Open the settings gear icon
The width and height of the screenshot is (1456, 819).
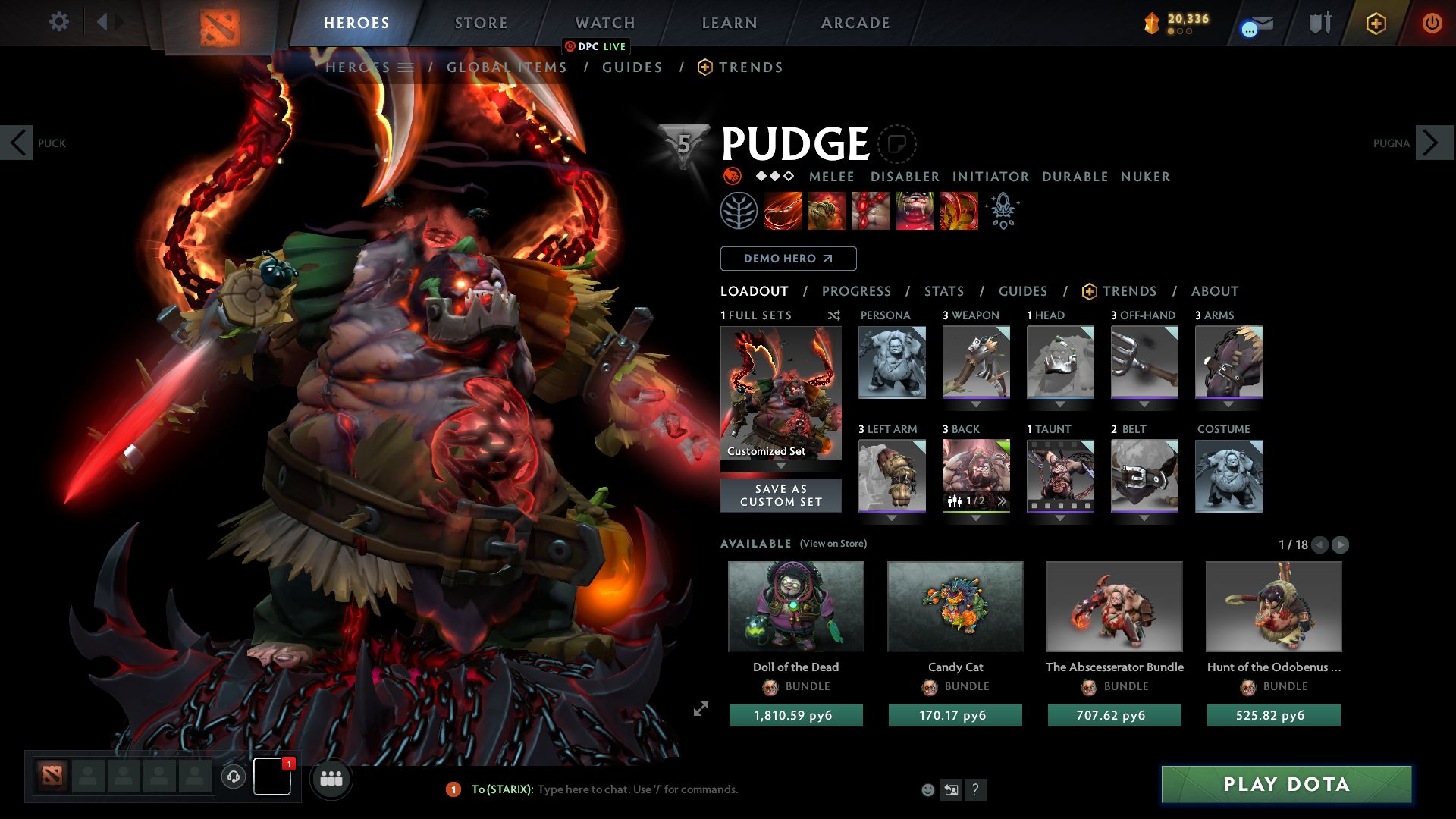(58, 23)
